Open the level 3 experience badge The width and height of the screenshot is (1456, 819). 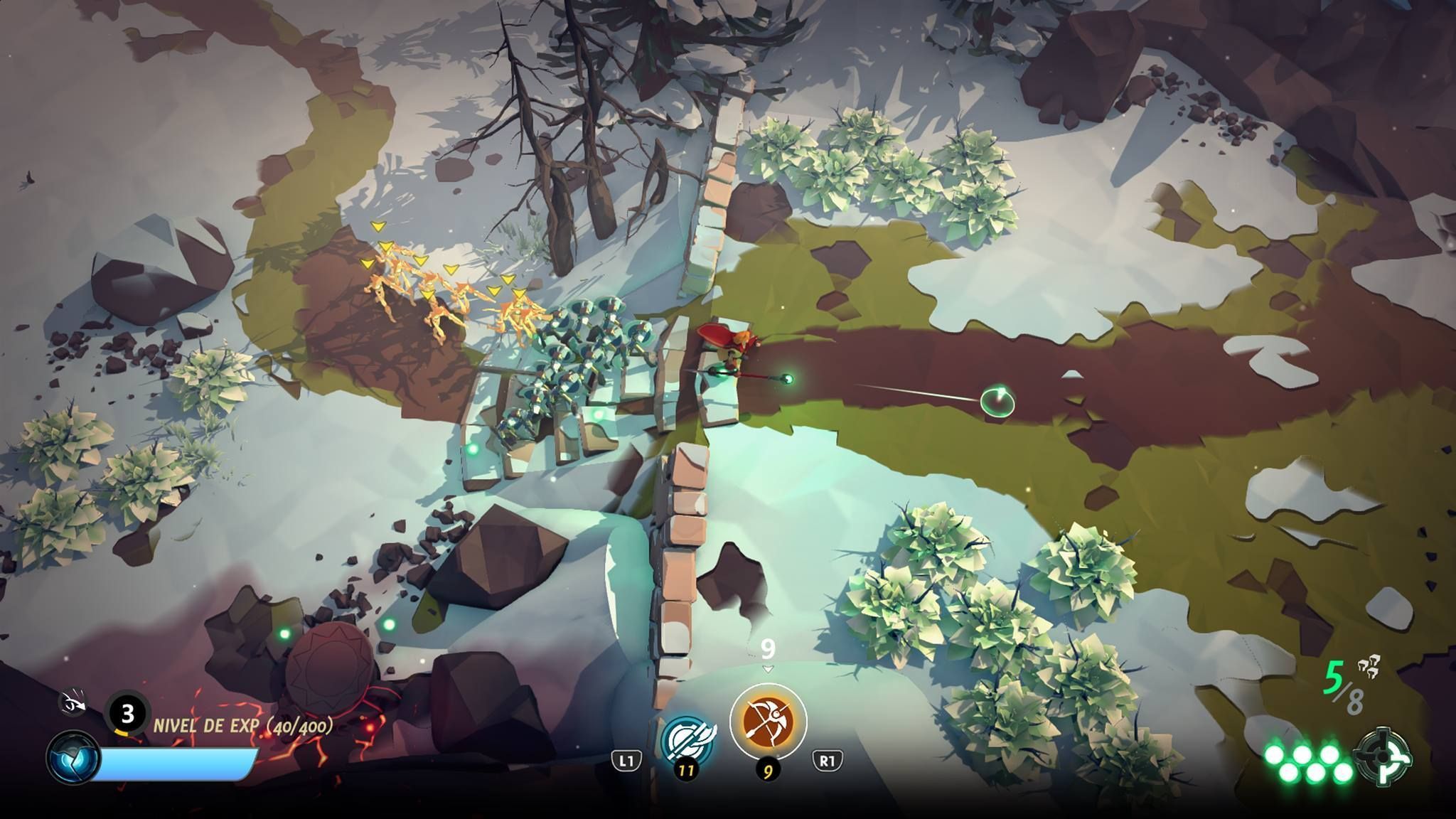coord(127,712)
